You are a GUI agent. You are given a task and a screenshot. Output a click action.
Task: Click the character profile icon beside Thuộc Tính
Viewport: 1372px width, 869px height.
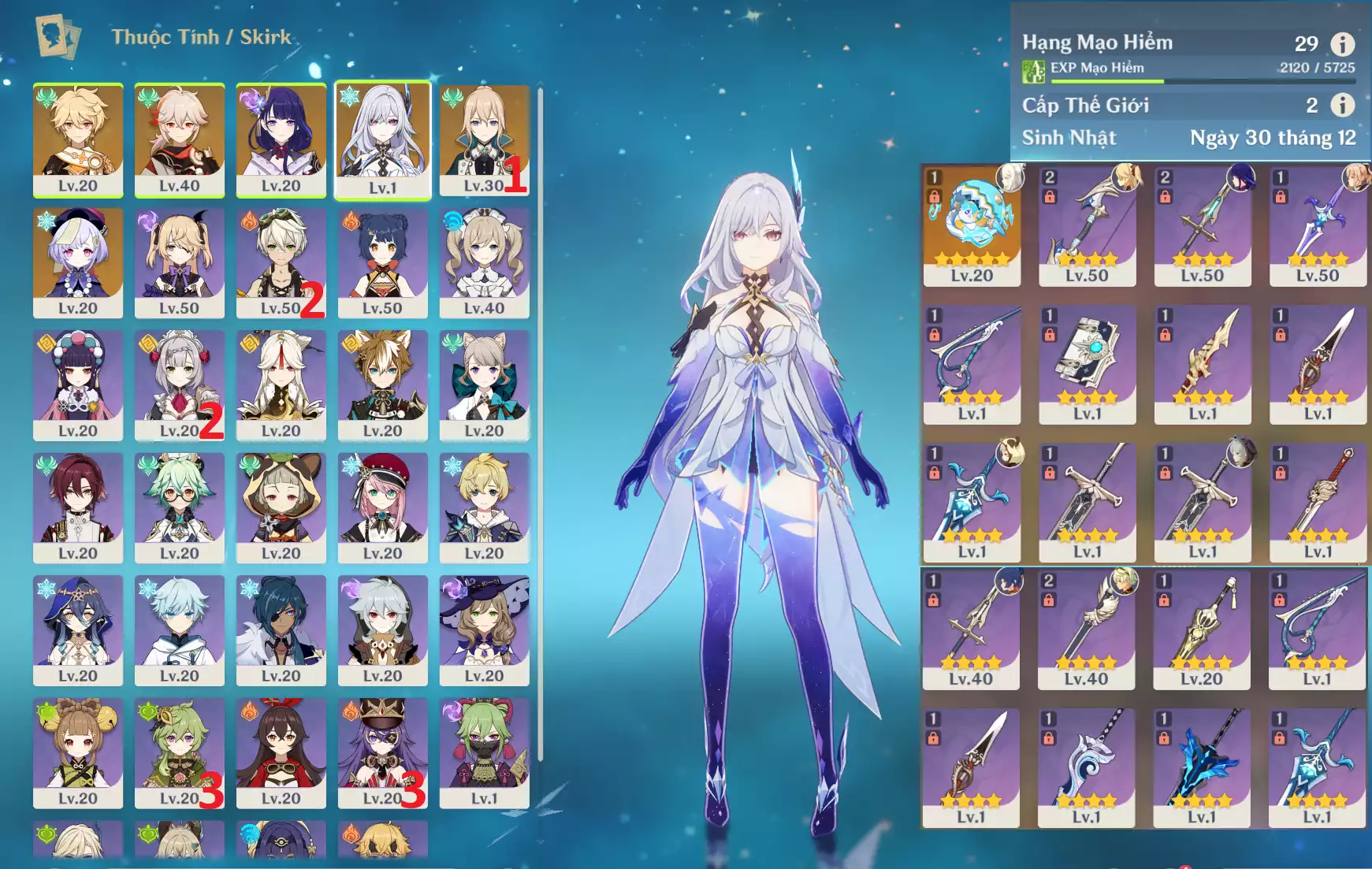coord(58,37)
